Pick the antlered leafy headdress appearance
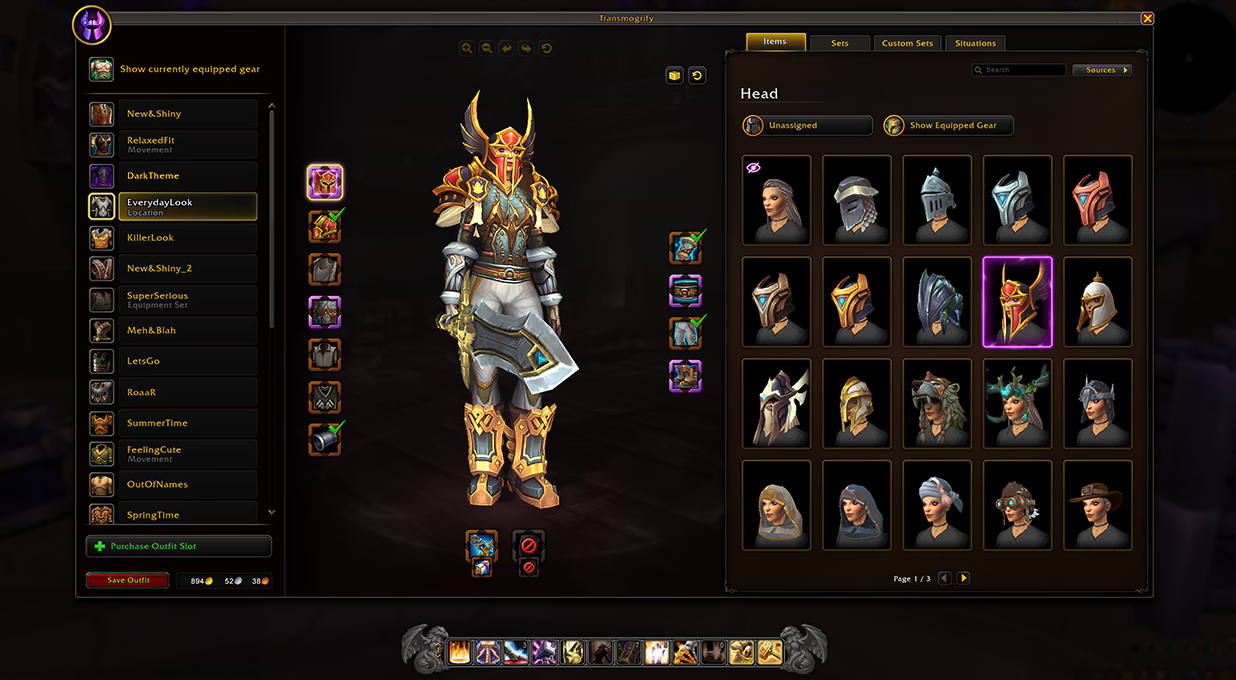 1017,403
